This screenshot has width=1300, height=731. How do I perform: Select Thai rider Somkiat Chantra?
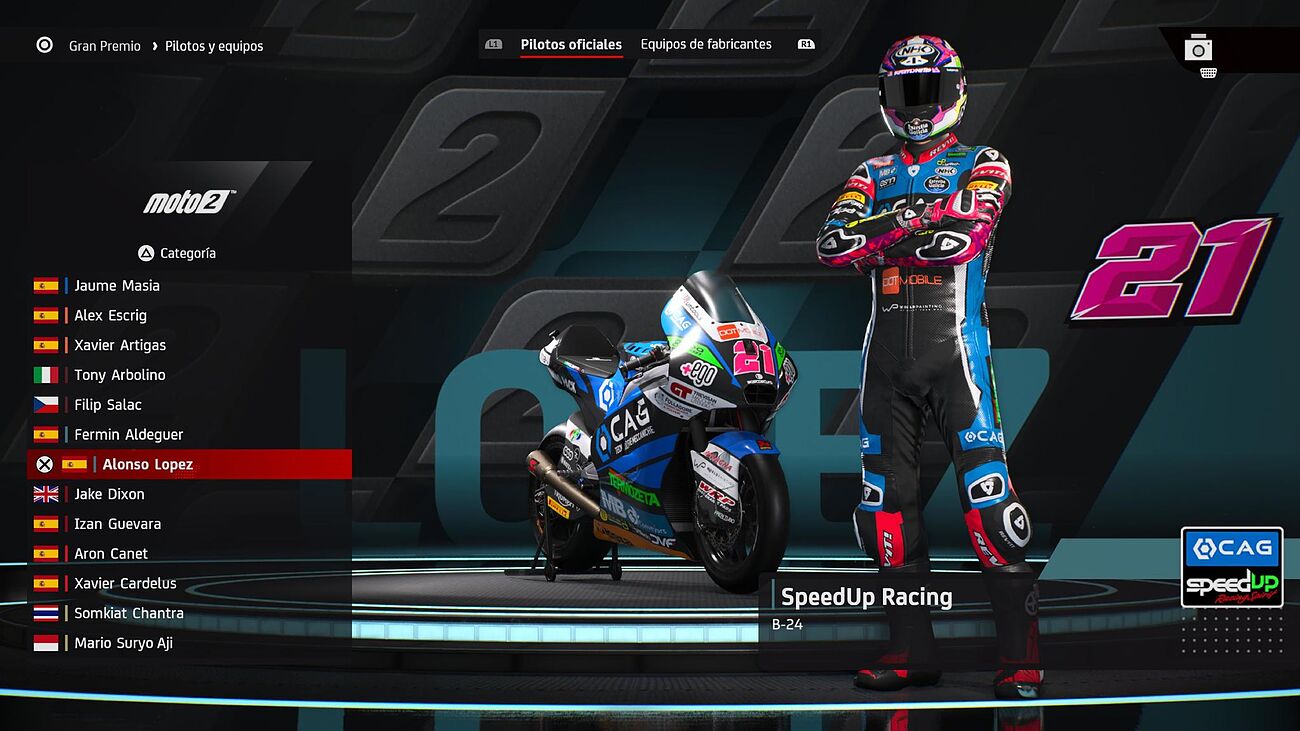[x=128, y=613]
